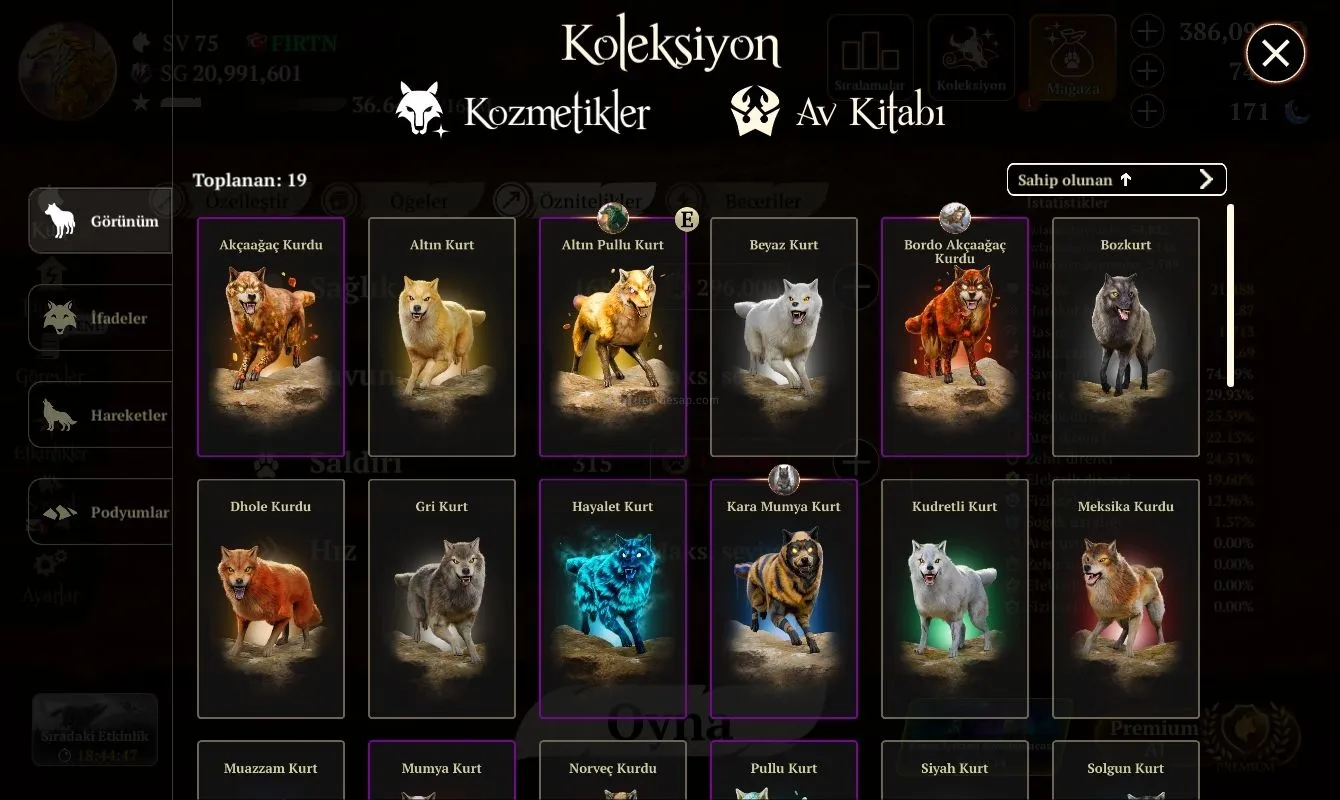Viewport: 1340px width, 800px height.
Task: Close the Koleksiyon window
Action: 1275,53
